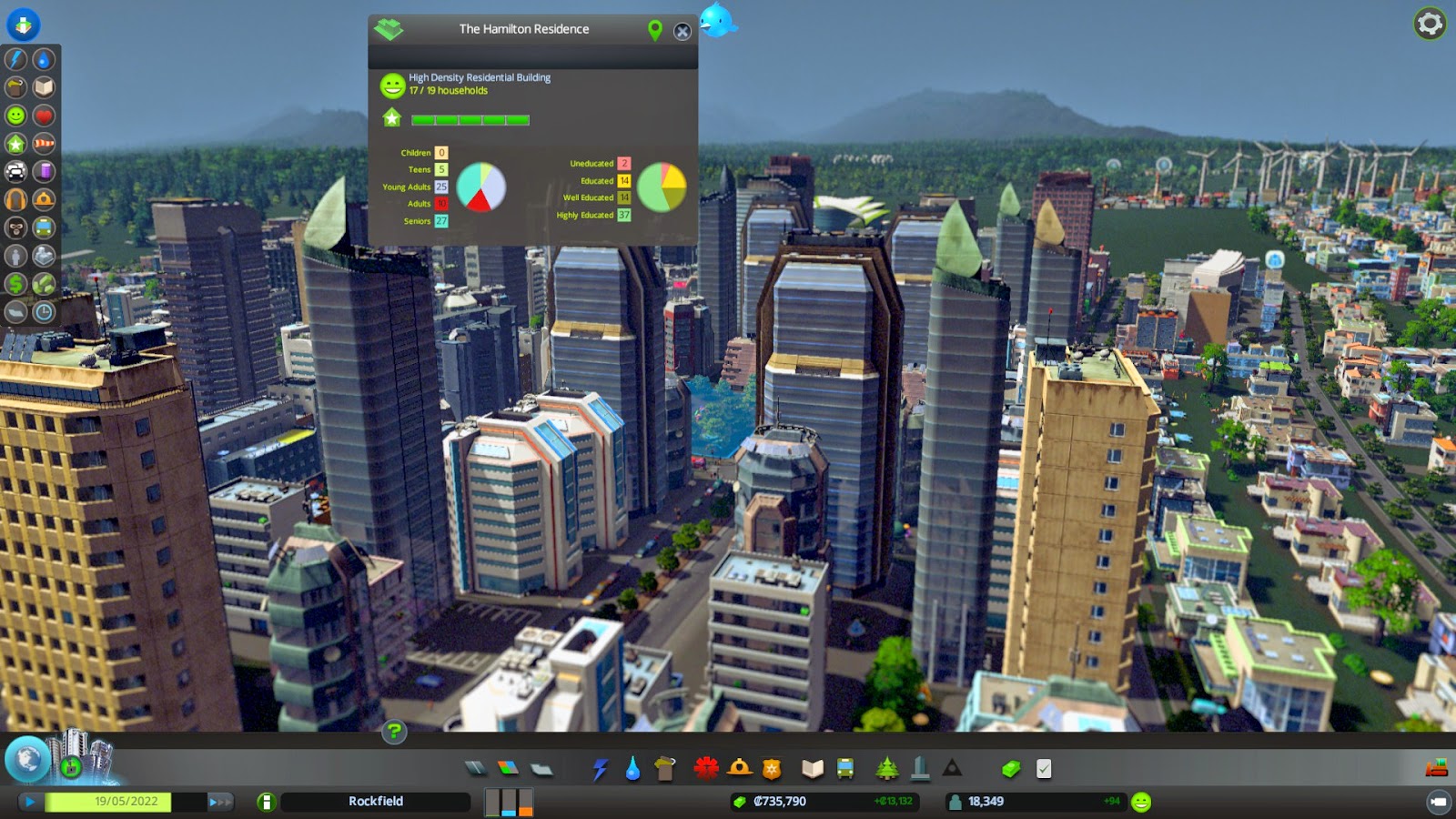1456x819 pixels.
Task: Open the economy money panel
Action: pyautogui.click(x=1010, y=769)
